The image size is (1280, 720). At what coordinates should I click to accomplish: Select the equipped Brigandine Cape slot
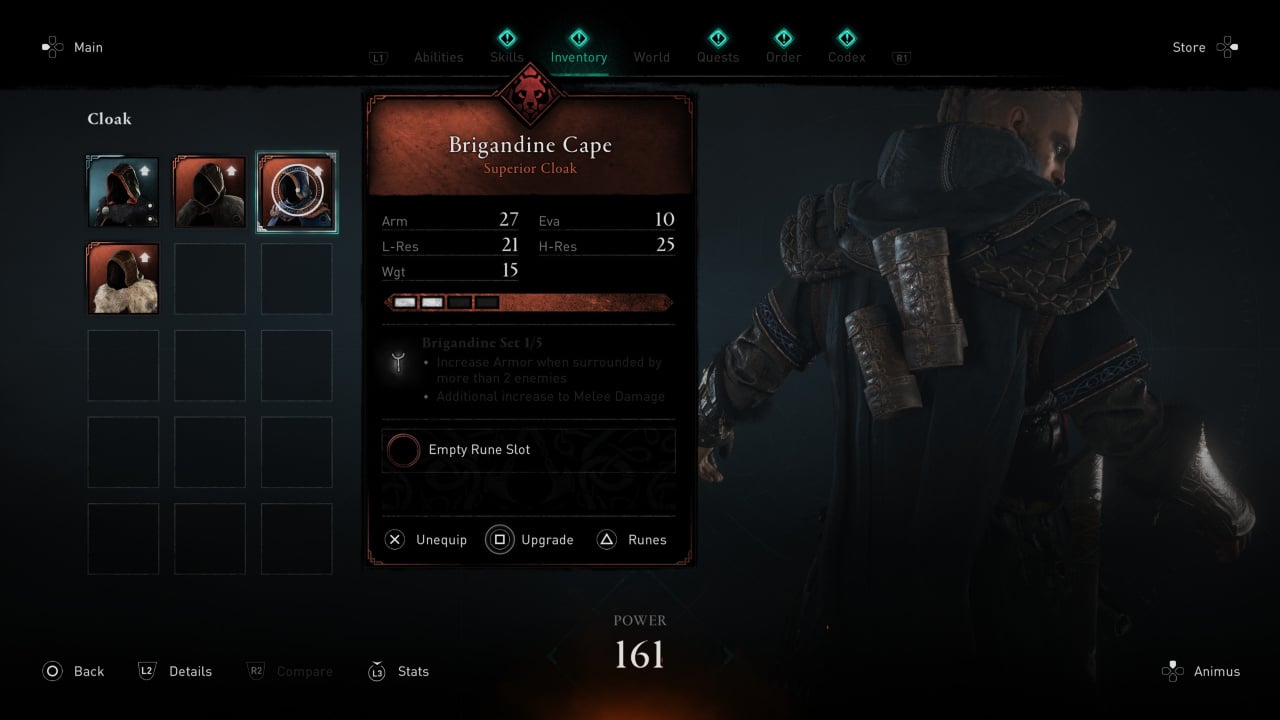pos(297,192)
